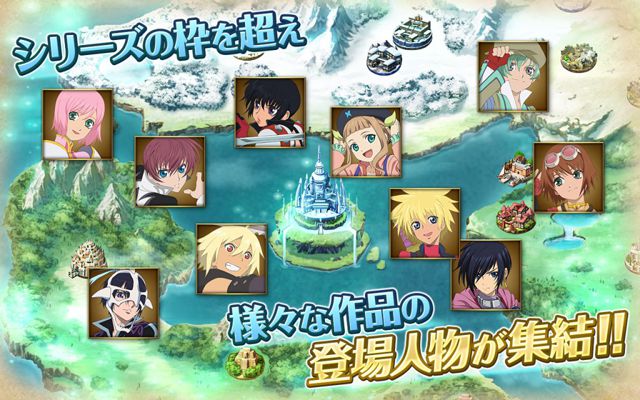Choose the red-brown-haired boy portrait
Image resolution: width=640 pixels, height=400 pixels.
click(169, 171)
